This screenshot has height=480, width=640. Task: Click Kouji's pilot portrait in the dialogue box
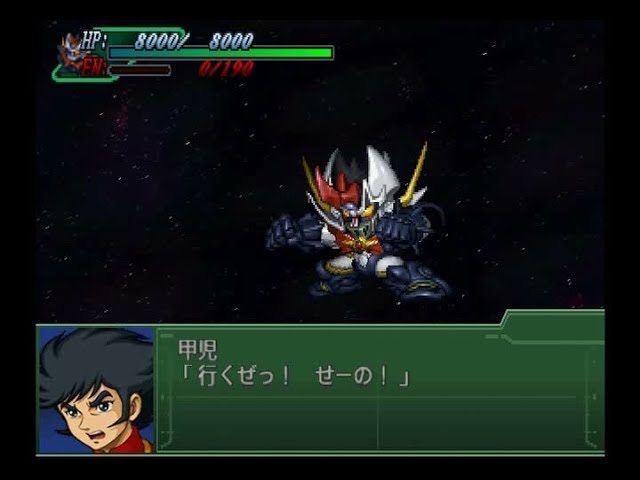pos(96,390)
